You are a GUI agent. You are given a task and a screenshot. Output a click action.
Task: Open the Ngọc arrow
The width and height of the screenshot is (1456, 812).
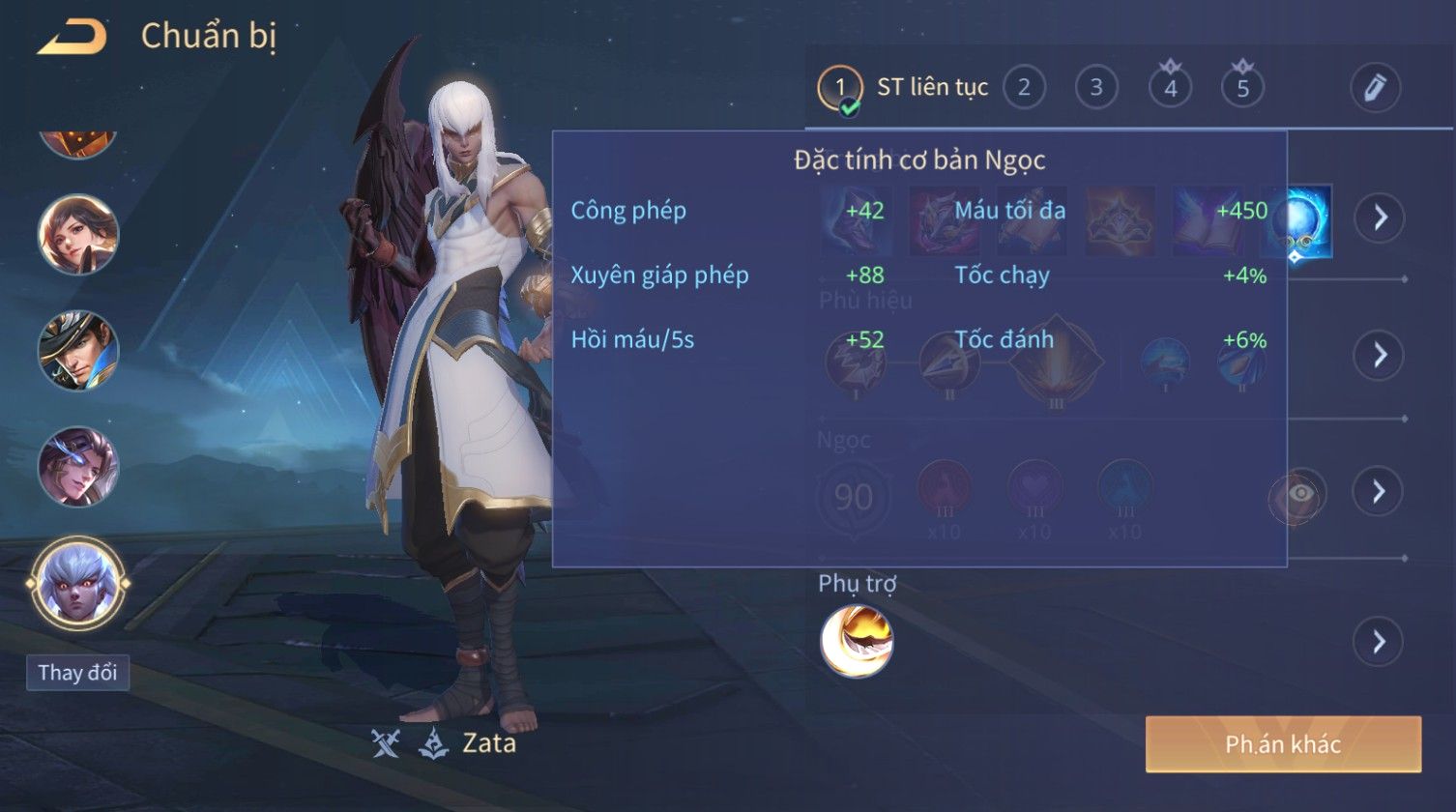point(1379,492)
